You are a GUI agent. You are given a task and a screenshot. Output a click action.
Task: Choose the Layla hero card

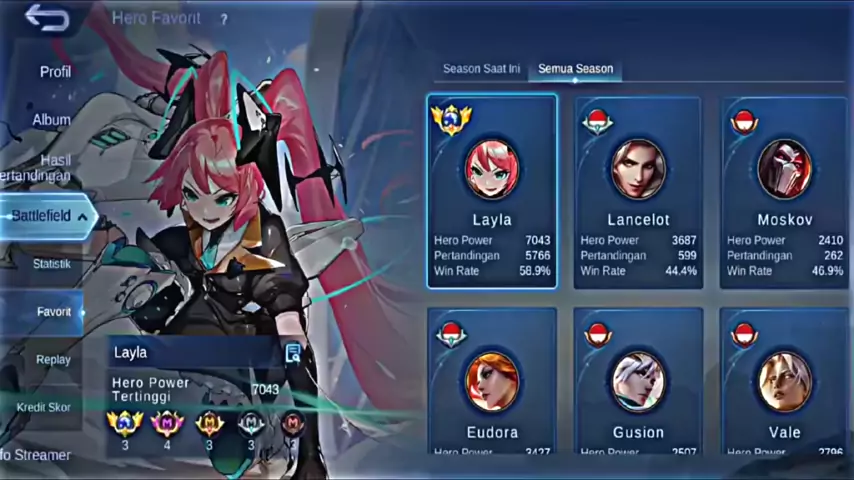pos(491,192)
